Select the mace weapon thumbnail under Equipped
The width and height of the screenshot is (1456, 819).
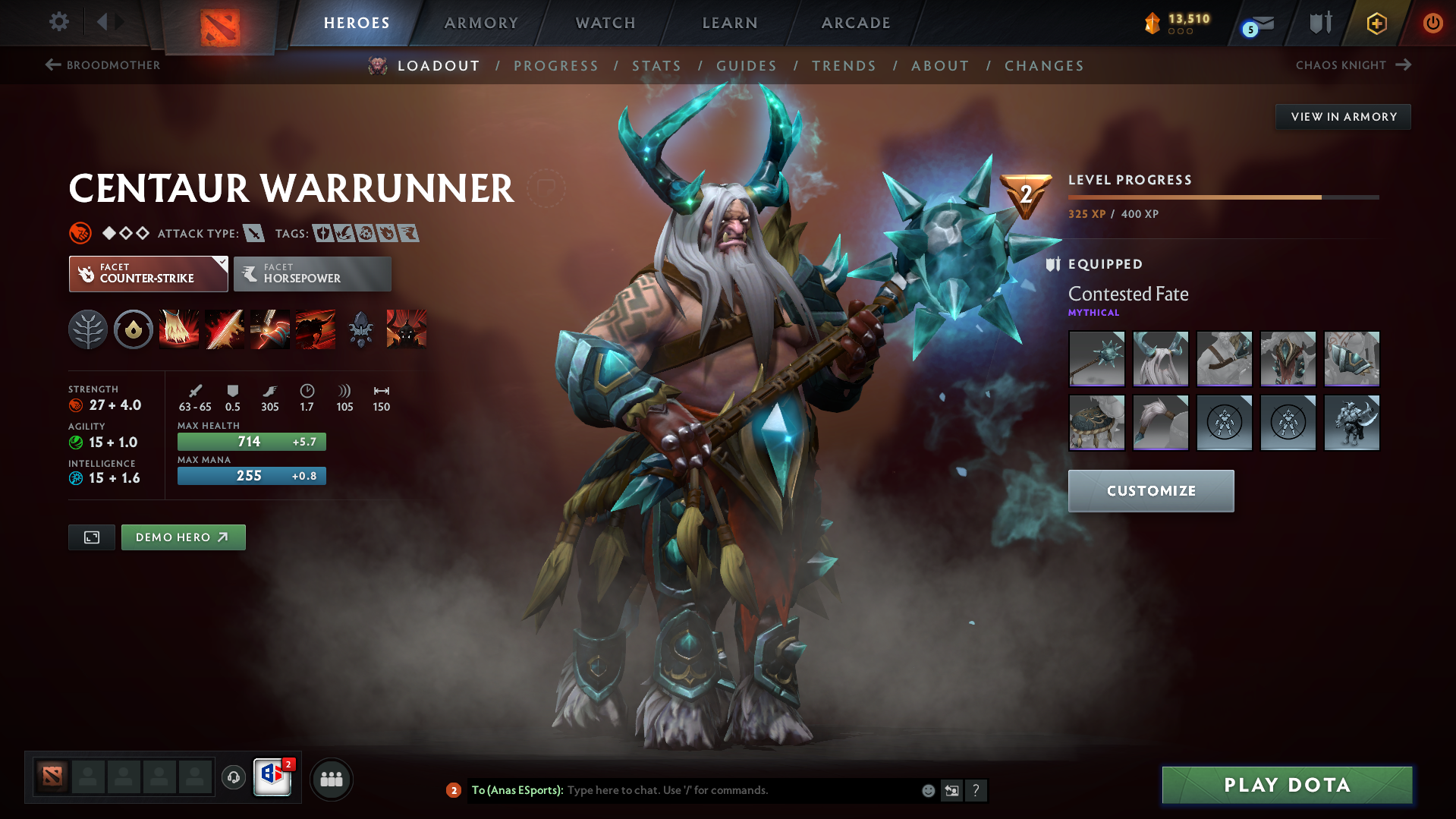[1096, 359]
